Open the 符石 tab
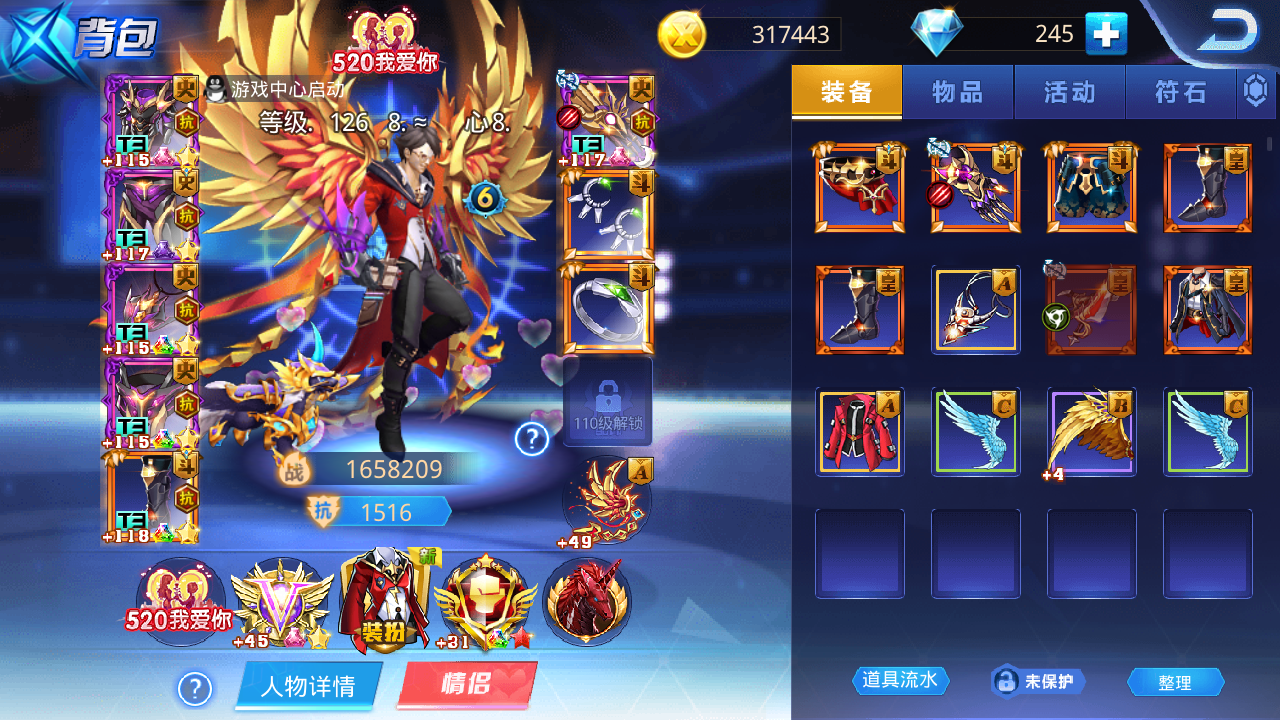This screenshot has width=1280, height=720. [1181, 91]
